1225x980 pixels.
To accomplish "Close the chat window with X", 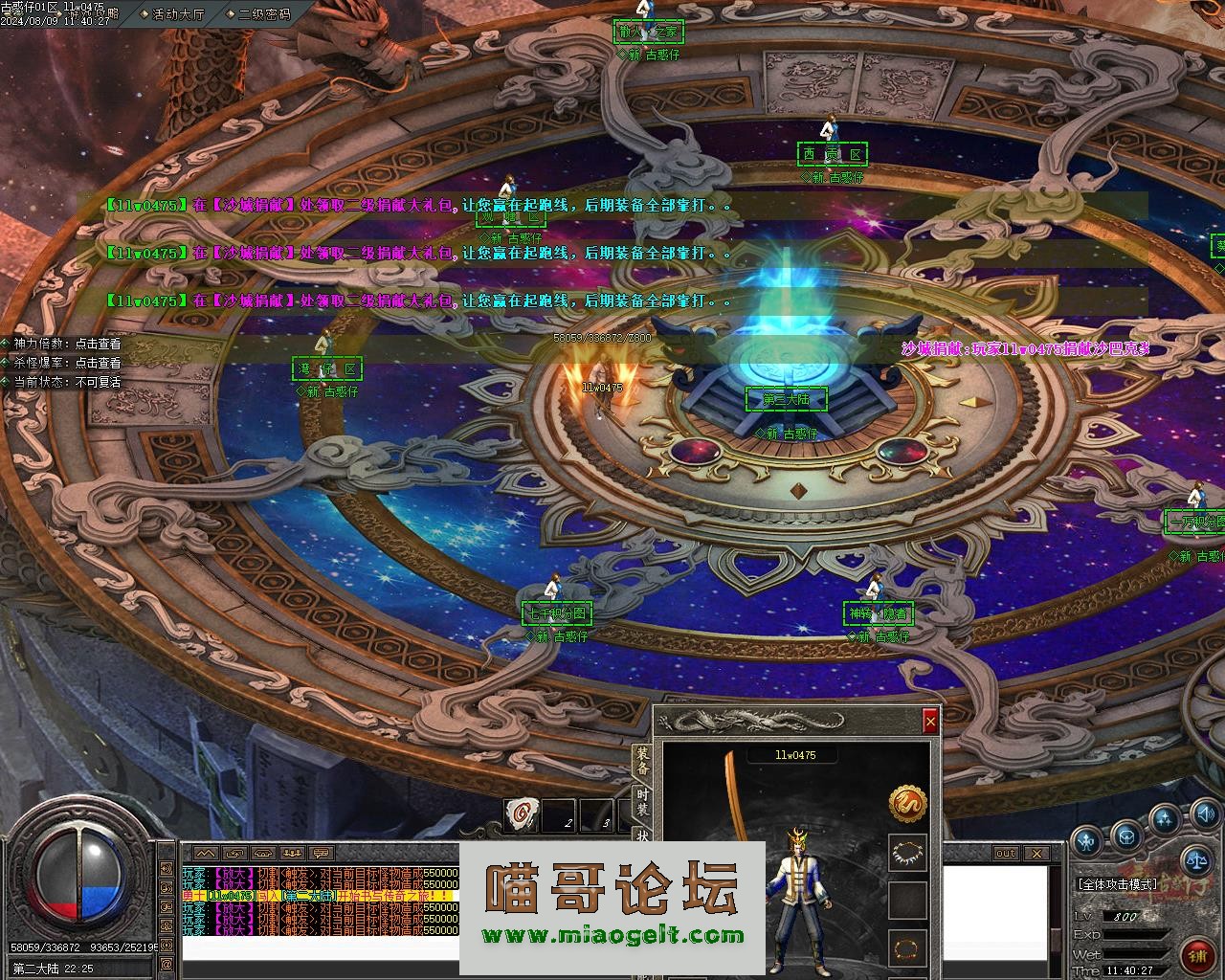I will click(1036, 853).
